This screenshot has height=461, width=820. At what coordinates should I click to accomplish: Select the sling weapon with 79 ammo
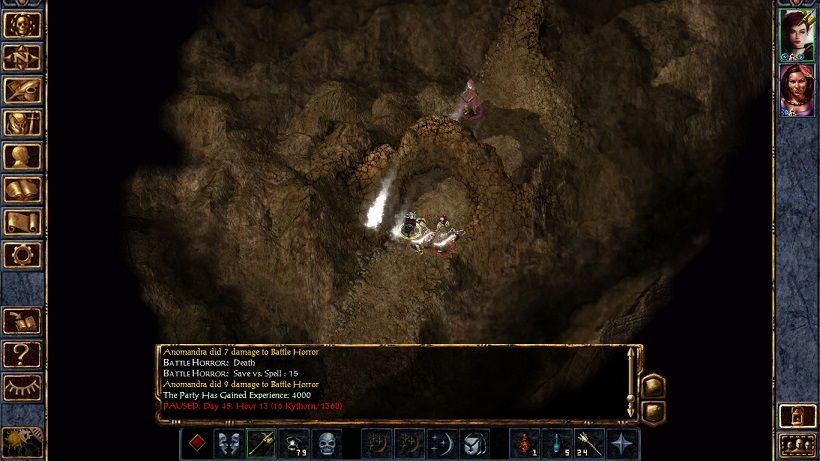(293, 443)
